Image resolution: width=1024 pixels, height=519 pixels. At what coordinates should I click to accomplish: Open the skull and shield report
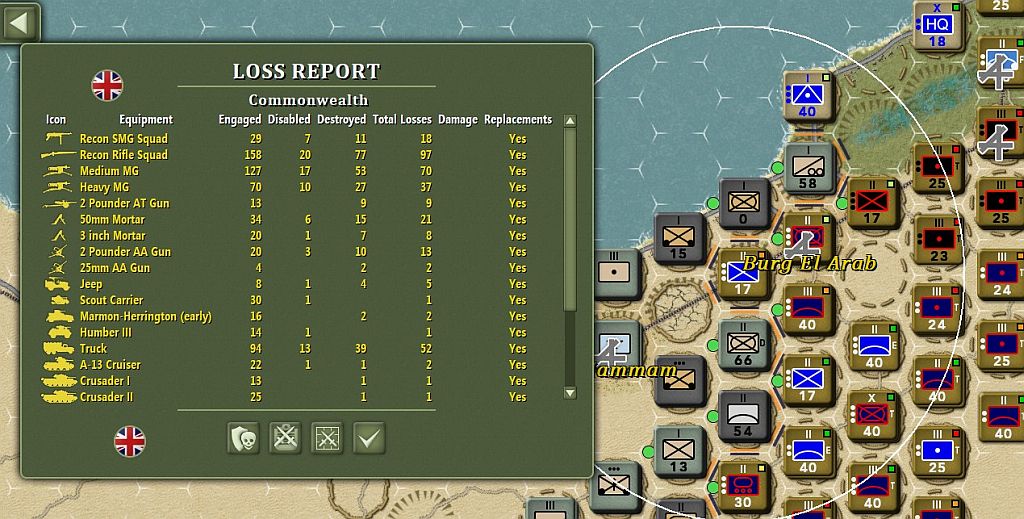click(243, 438)
